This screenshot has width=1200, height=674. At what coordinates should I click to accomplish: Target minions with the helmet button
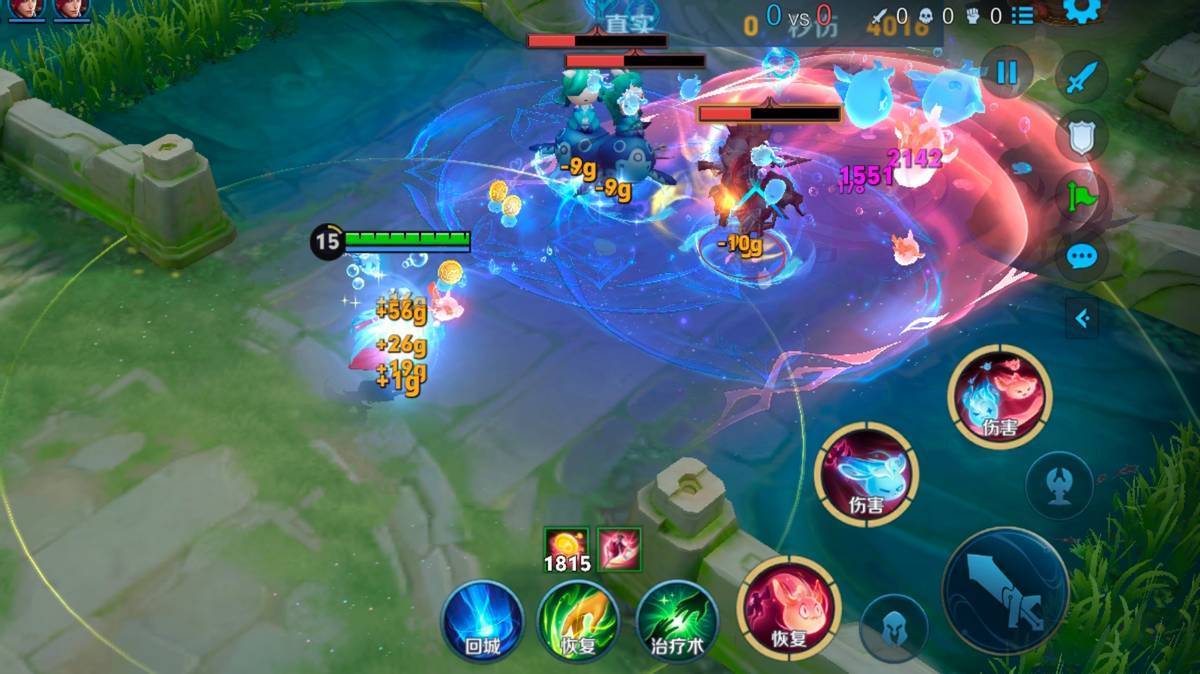pos(893,627)
